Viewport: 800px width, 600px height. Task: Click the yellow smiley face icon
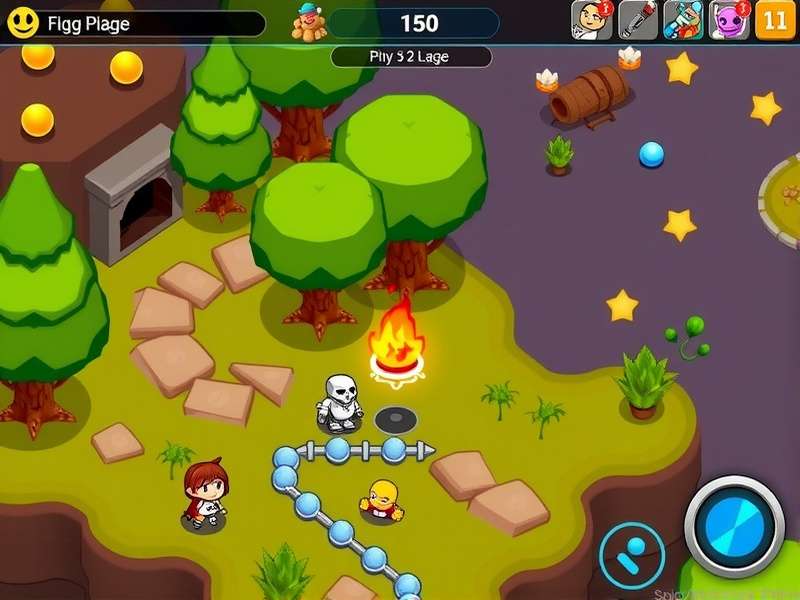(21, 21)
